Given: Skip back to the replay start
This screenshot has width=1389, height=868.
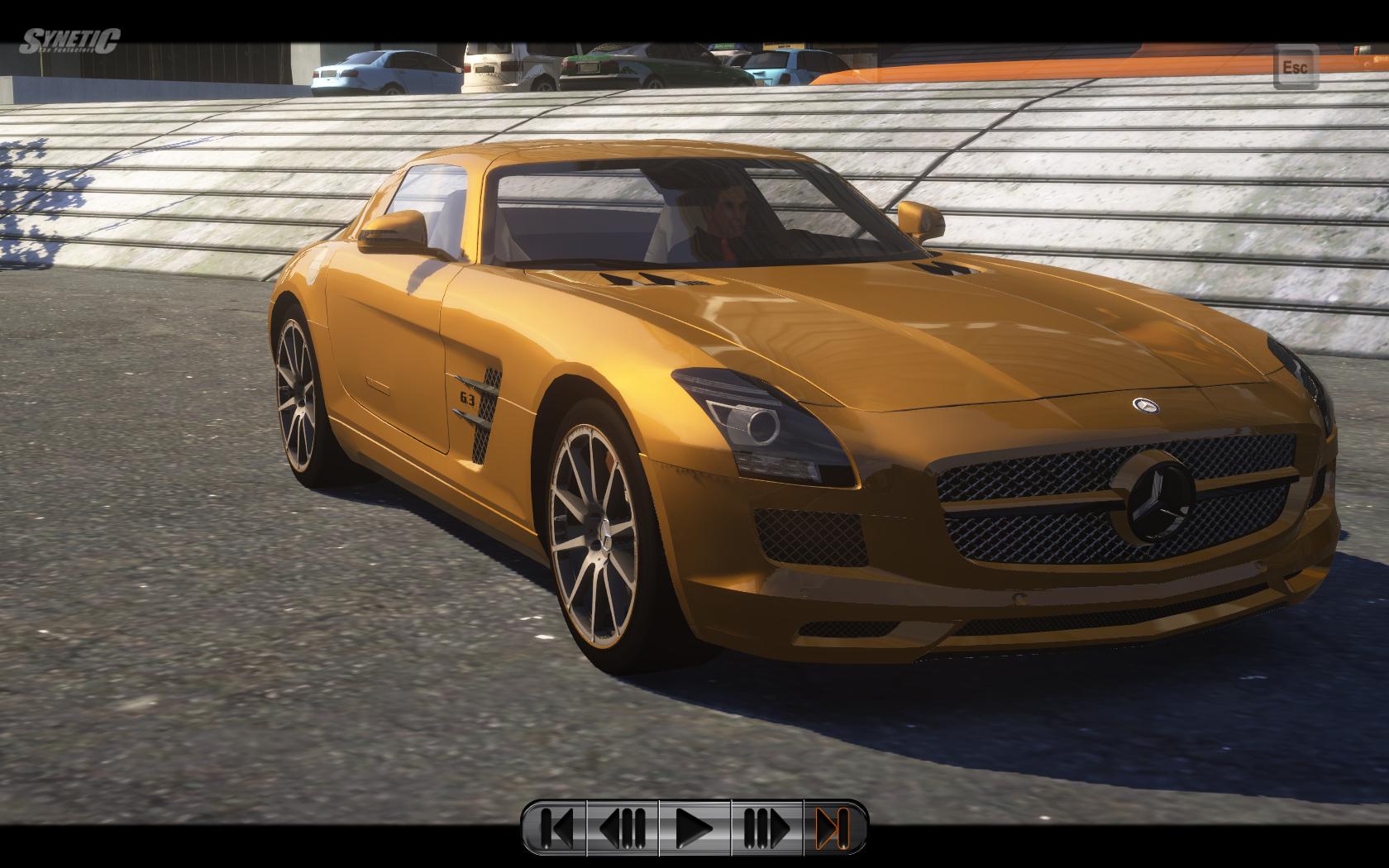Looking at the screenshot, I should point(556,827).
